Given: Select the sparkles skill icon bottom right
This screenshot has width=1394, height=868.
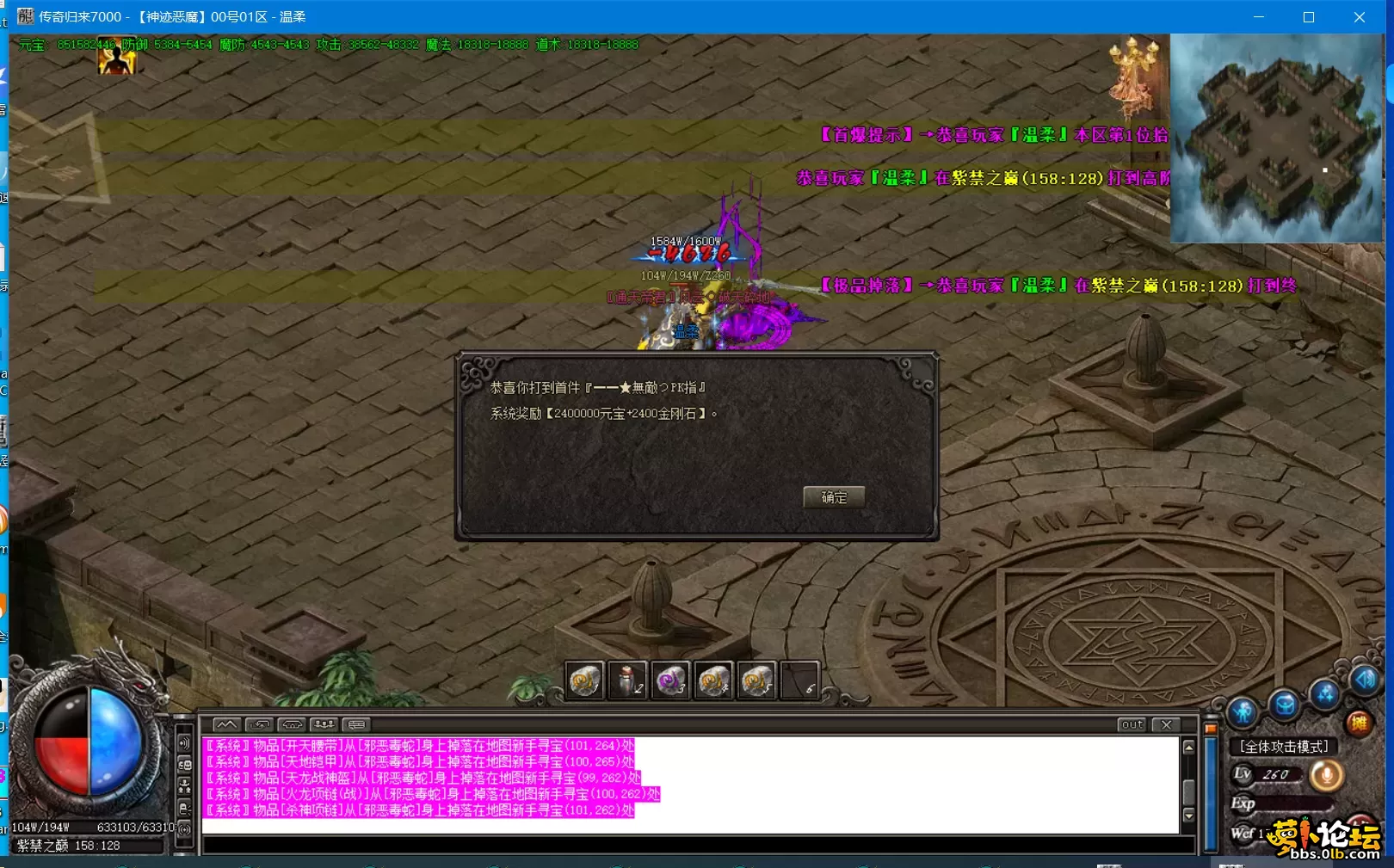Looking at the screenshot, I should point(1323,693).
